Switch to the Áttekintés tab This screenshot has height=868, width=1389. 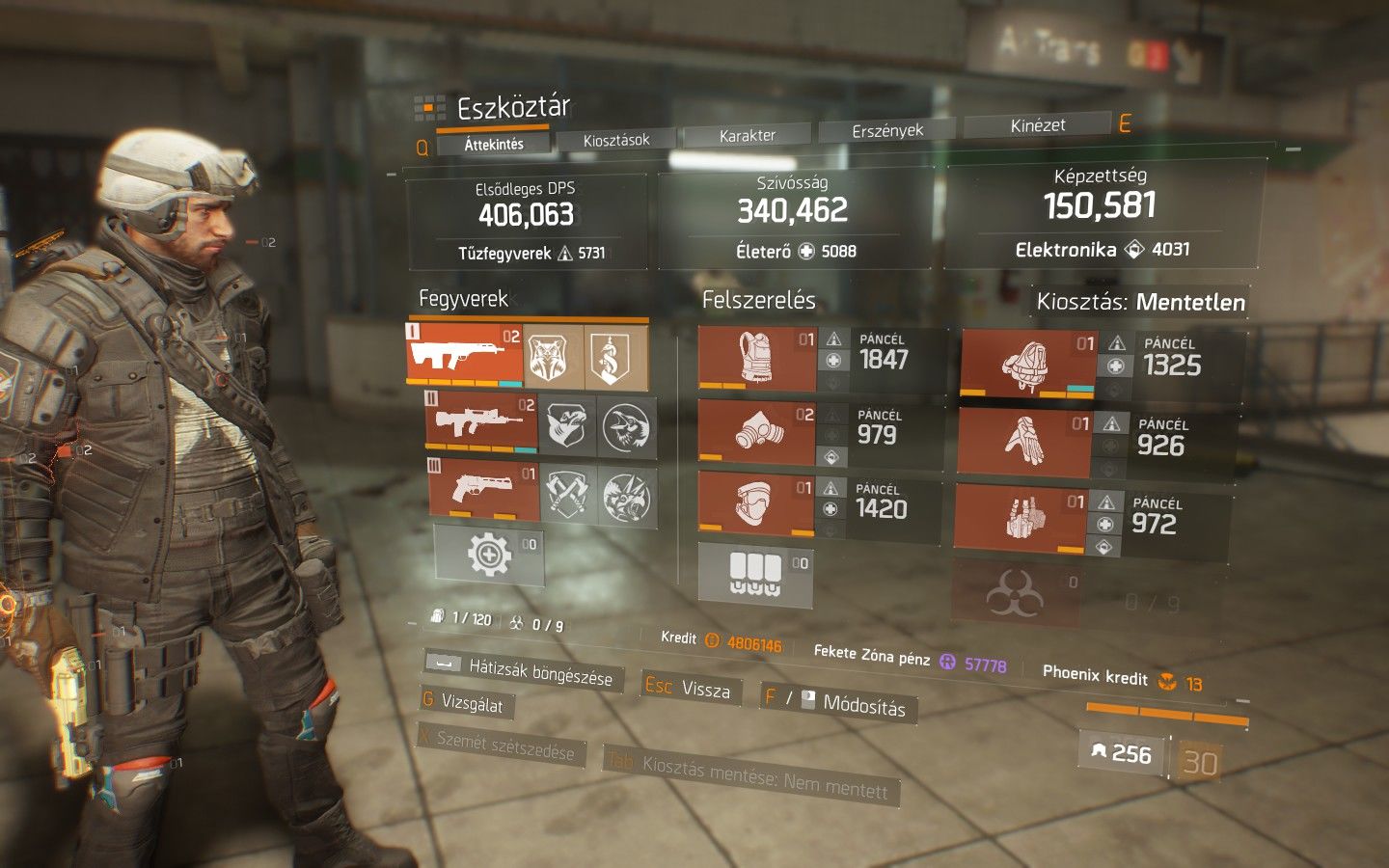[x=494, y=145]
